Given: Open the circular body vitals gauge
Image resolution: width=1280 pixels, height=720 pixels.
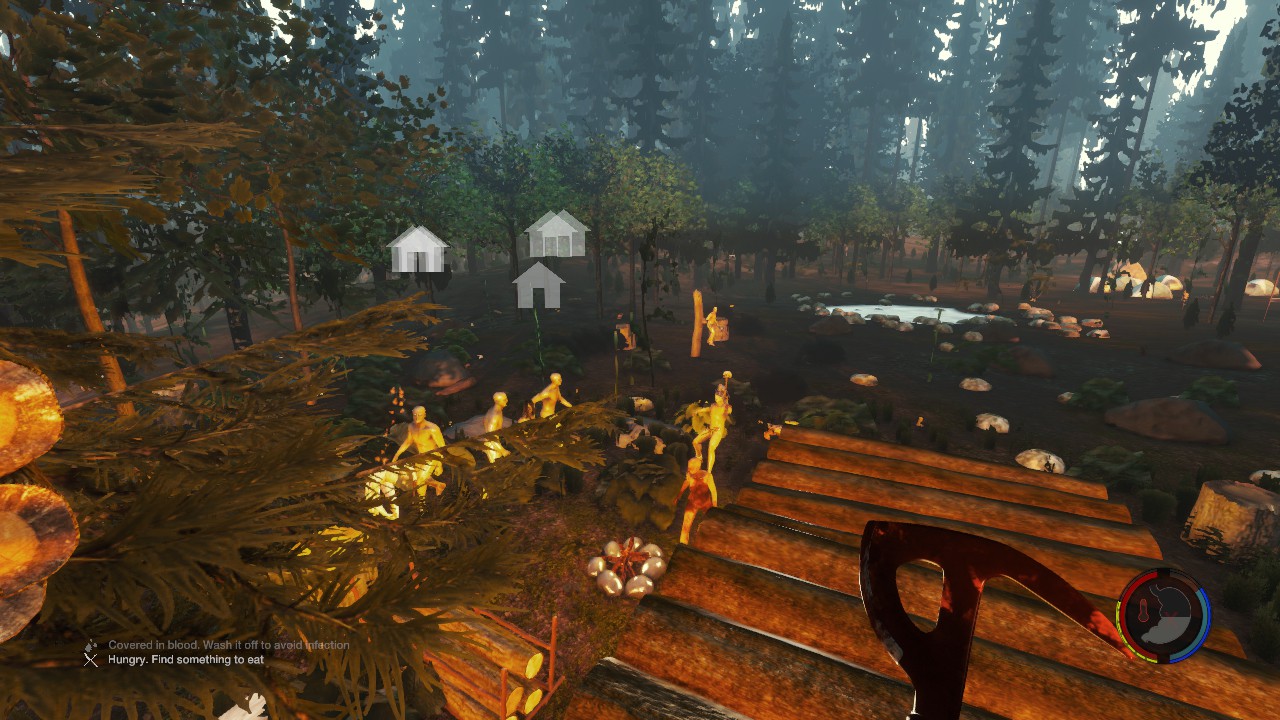Looking at the screenshot, I should pos(1164,614).
